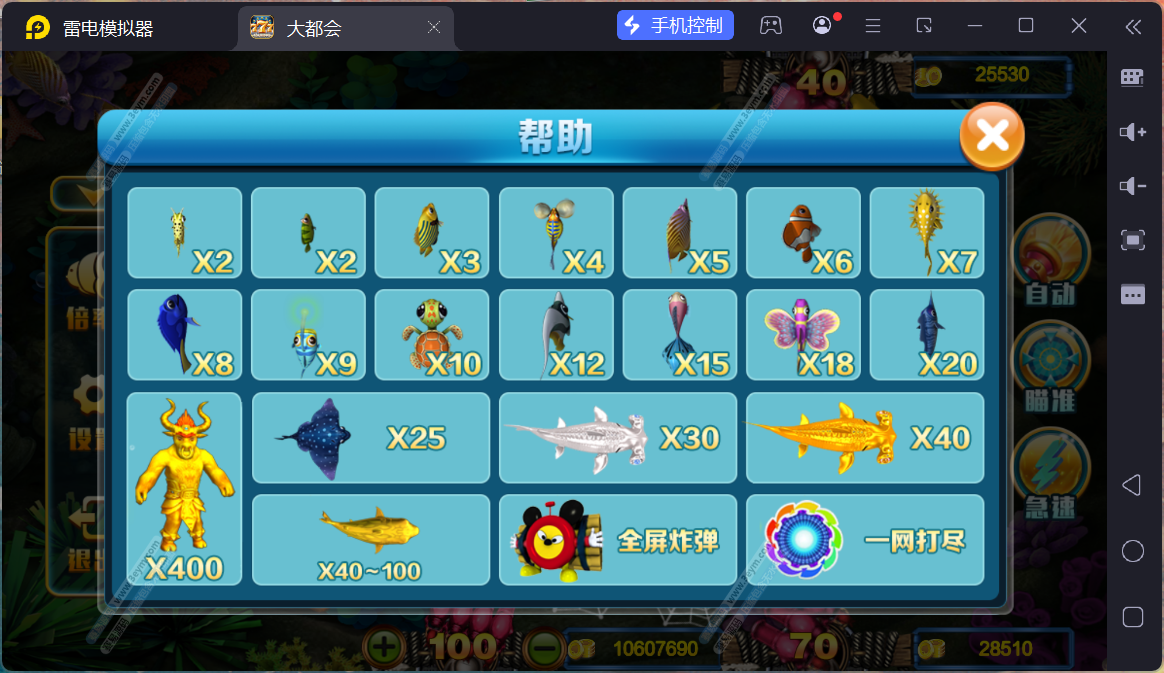1164x673 pixels.
Task: Select the turtle X10 tile
Action: coord(432,335)
